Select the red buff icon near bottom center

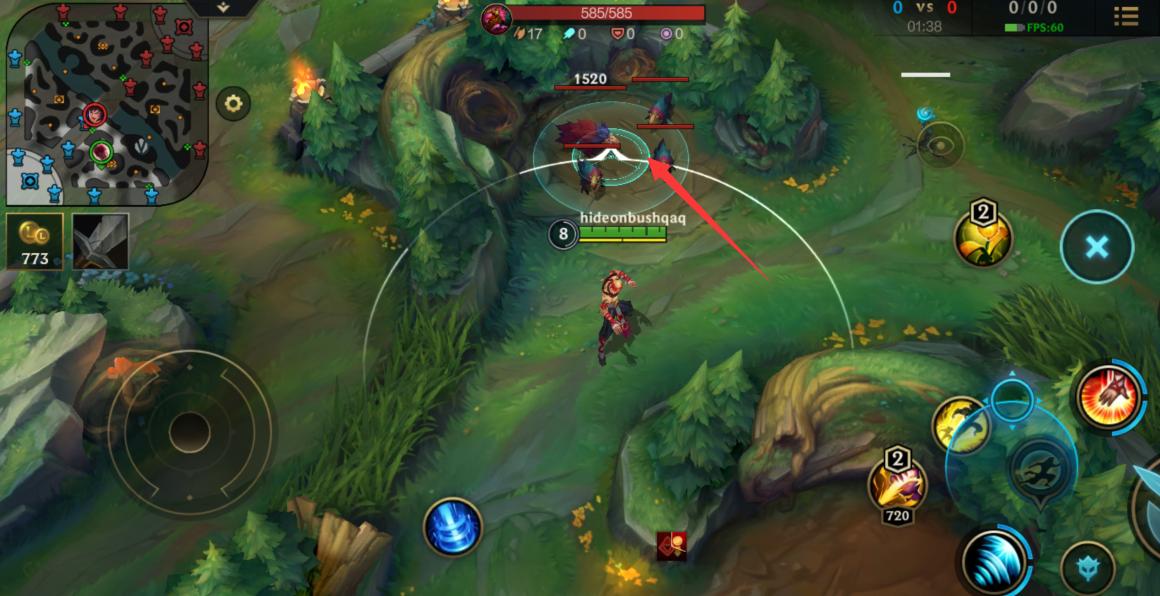coord(671,546)
